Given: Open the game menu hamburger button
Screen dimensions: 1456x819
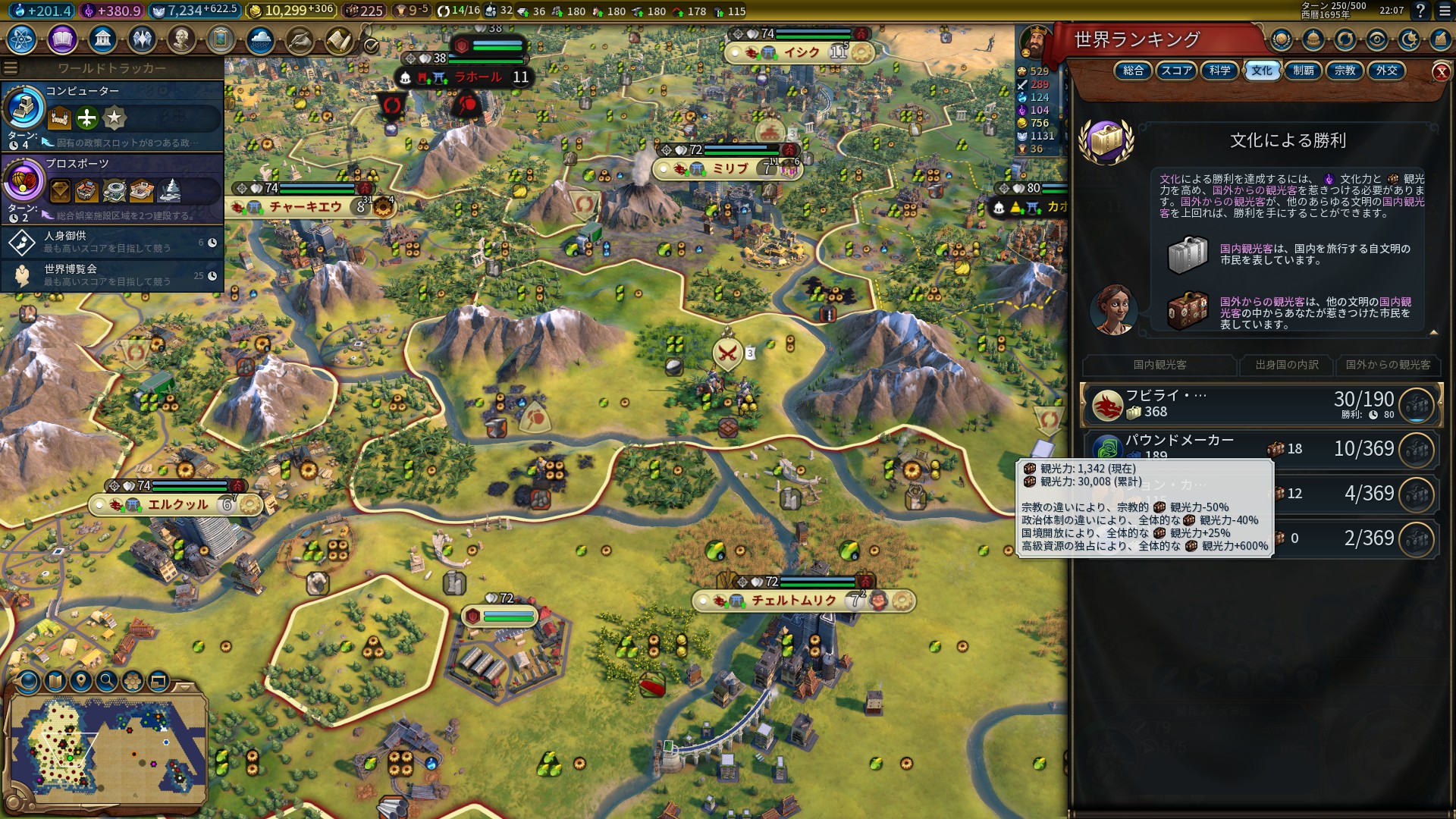Looking at the screenshot, I should [1445, 11].
